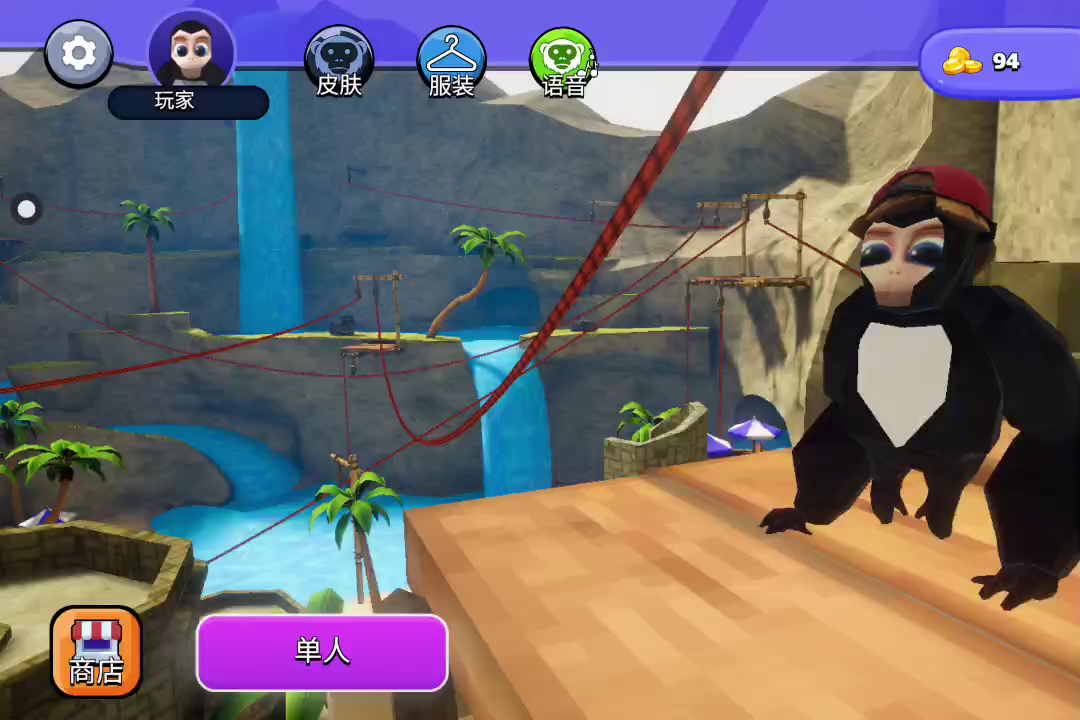This screenshot has width=1080, height=720.
Task: Open the 服装 clothing menu
Action: pyautogui.click(x=451, y=61)
